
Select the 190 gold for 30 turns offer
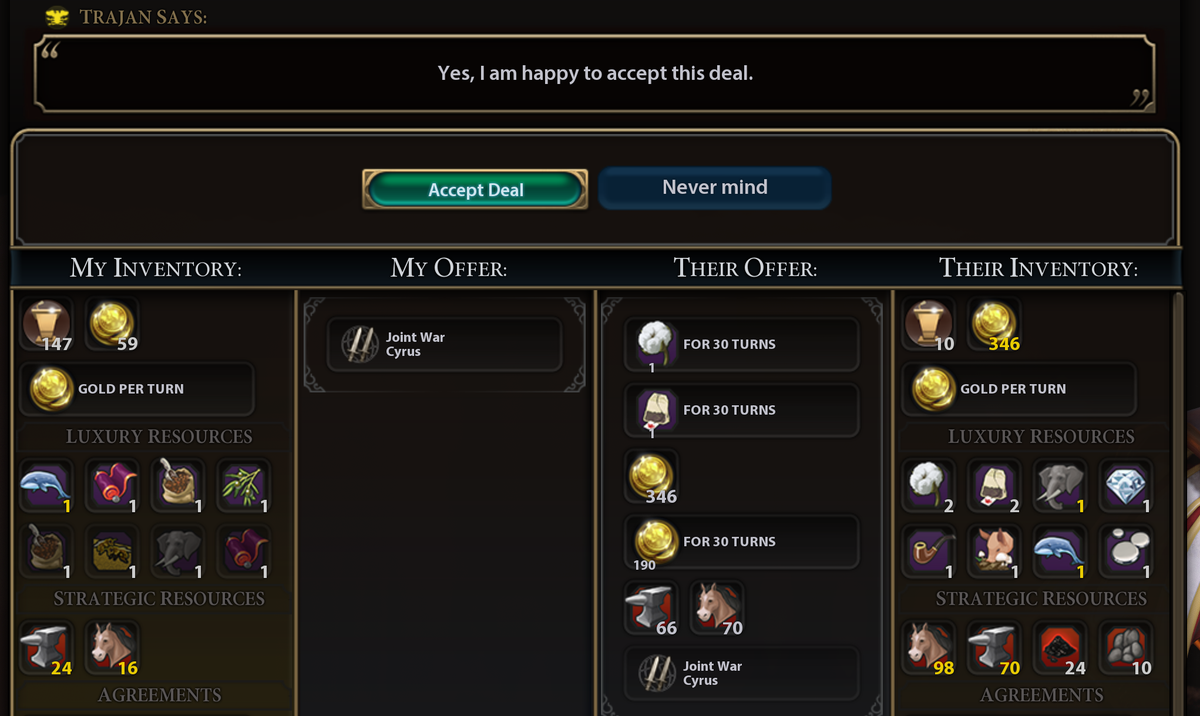click(741, 542)
